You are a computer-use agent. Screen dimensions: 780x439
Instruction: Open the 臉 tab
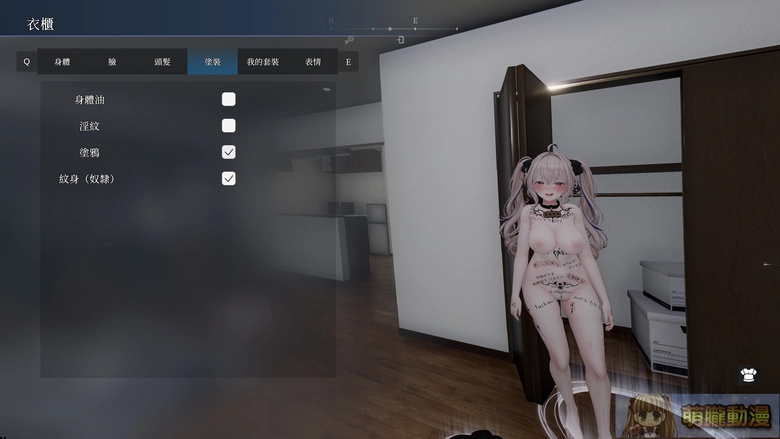pyautogui.click(x=112, y=62)
